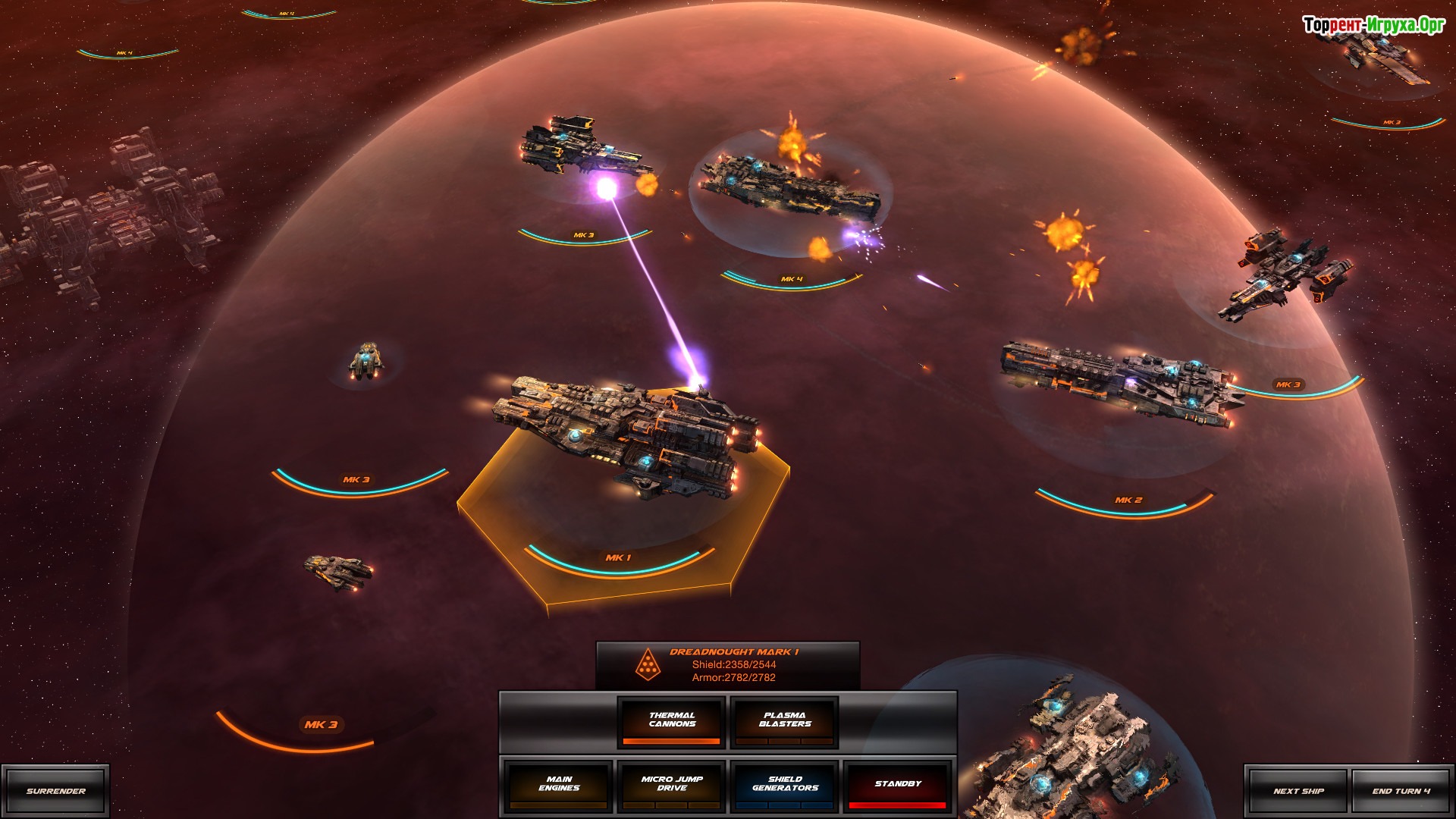
Task: Click the Surrender button
Action: click(55, 791)
